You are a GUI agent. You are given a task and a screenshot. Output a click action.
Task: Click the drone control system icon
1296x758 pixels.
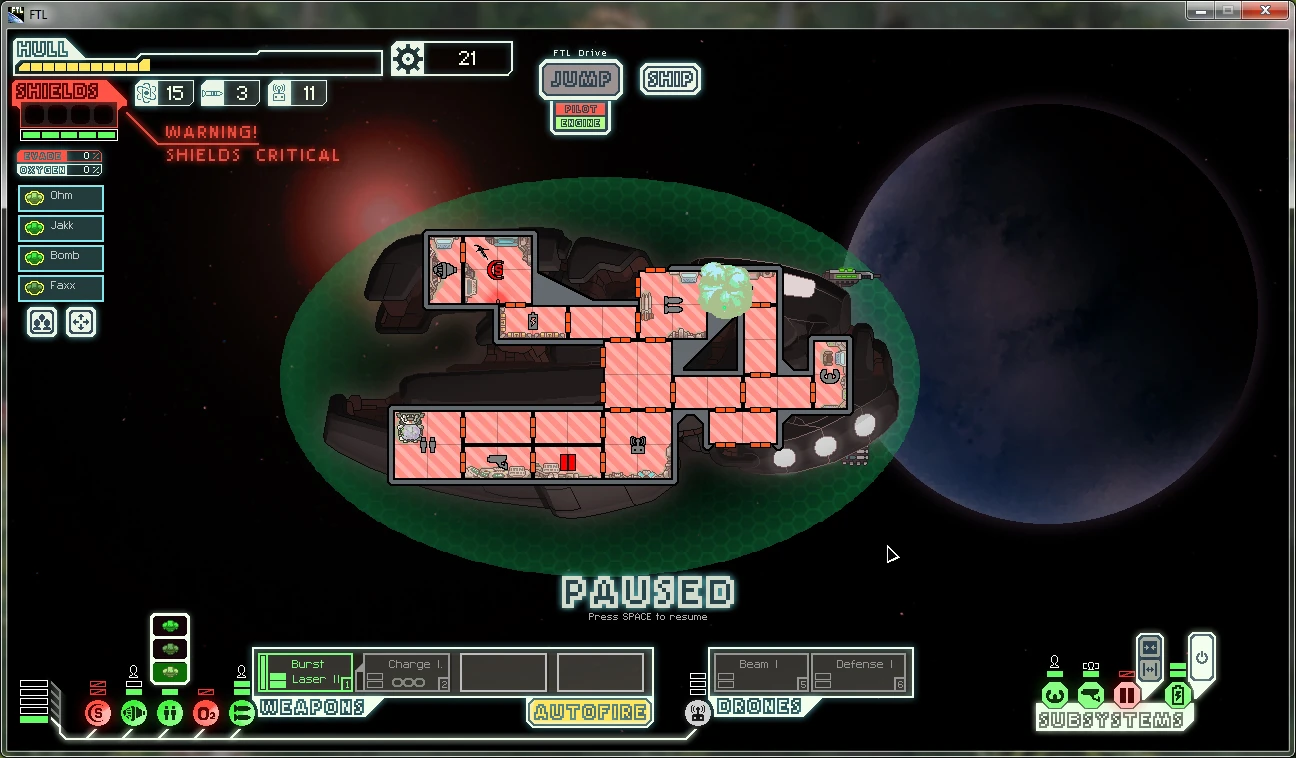click(698, 713)
